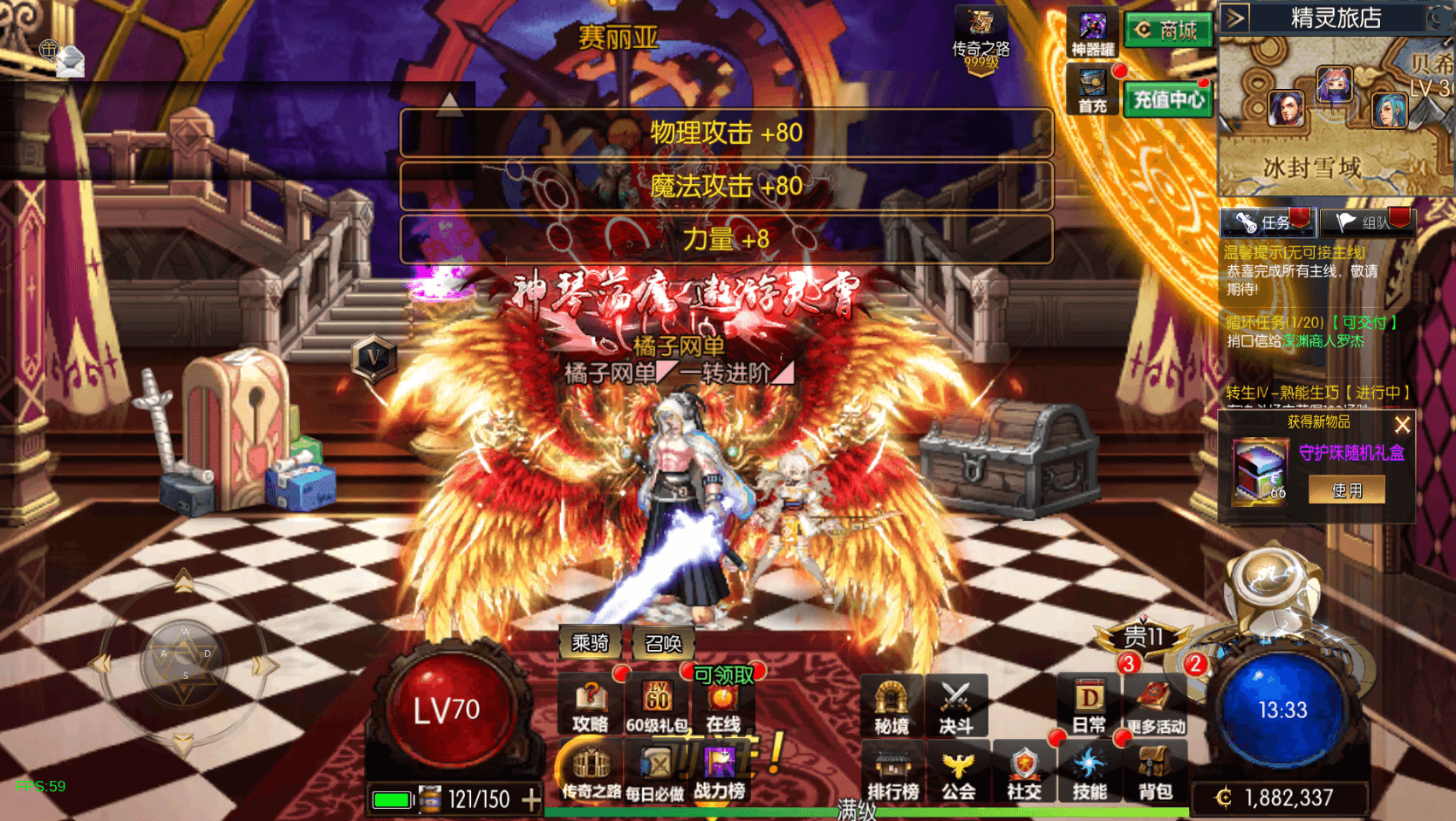
Task: Activate the 召唤 summon button
Action: (x=663, y=643)
